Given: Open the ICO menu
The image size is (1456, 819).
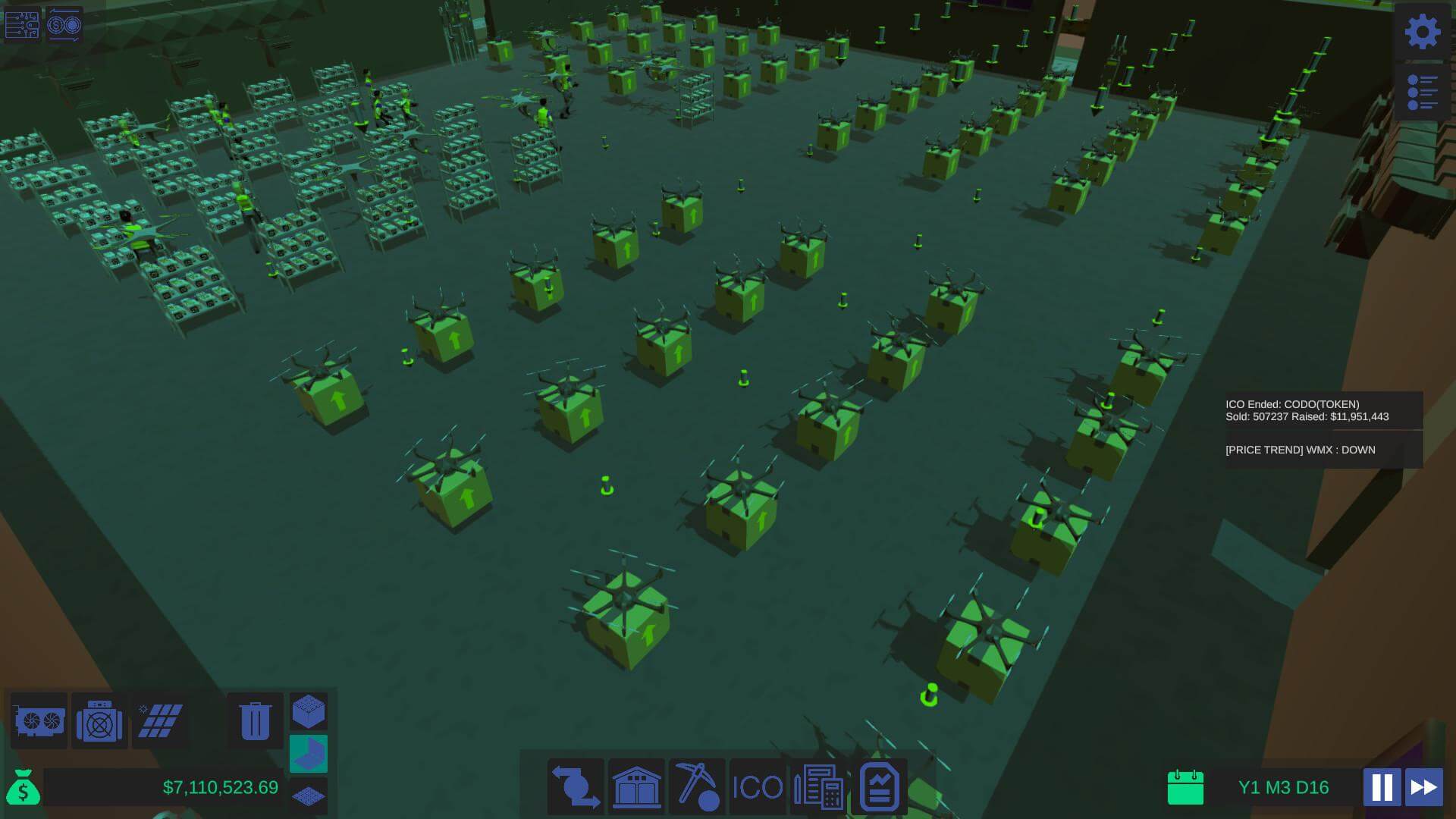Looking at the screenshot, I should tap(758, 786).
